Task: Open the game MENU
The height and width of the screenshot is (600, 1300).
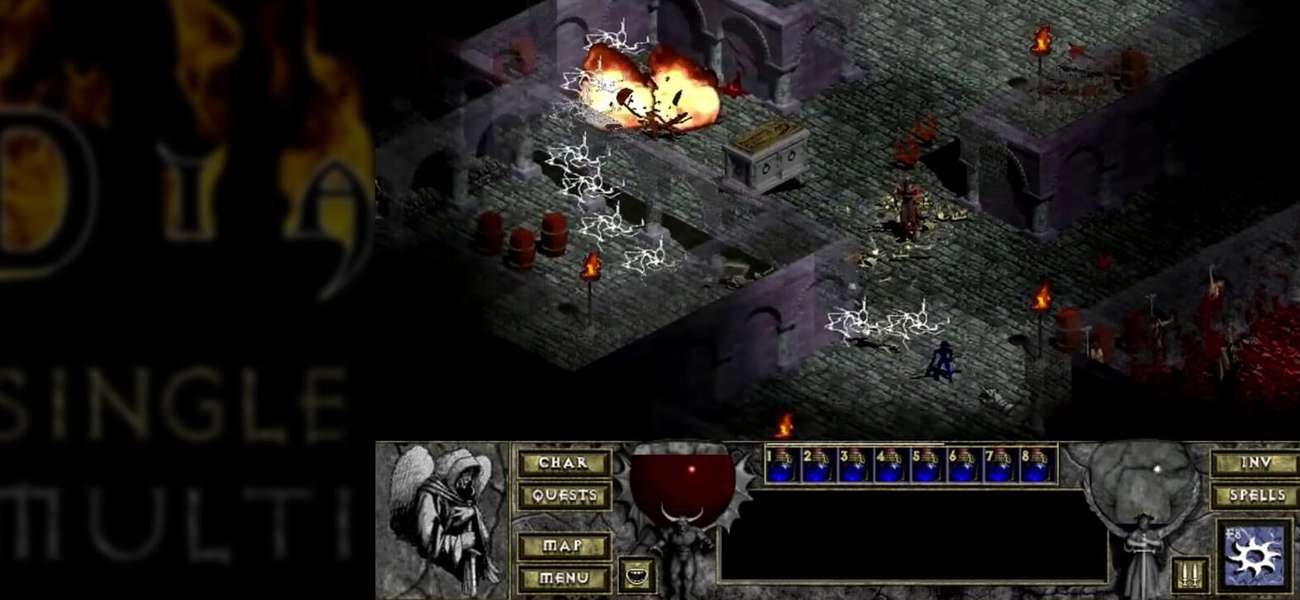Action: tap(563, 577)
